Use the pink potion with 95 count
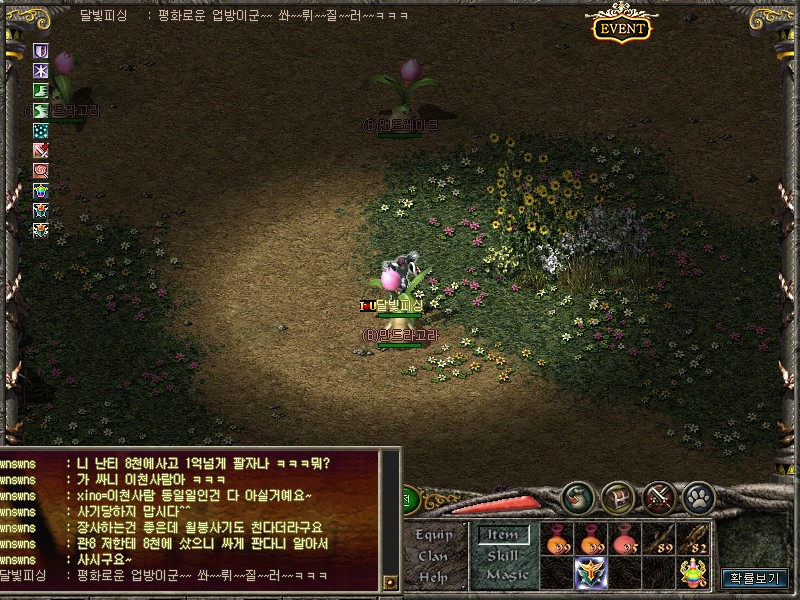This screenshot has height=600, width=800. click(x=626, y=539)
